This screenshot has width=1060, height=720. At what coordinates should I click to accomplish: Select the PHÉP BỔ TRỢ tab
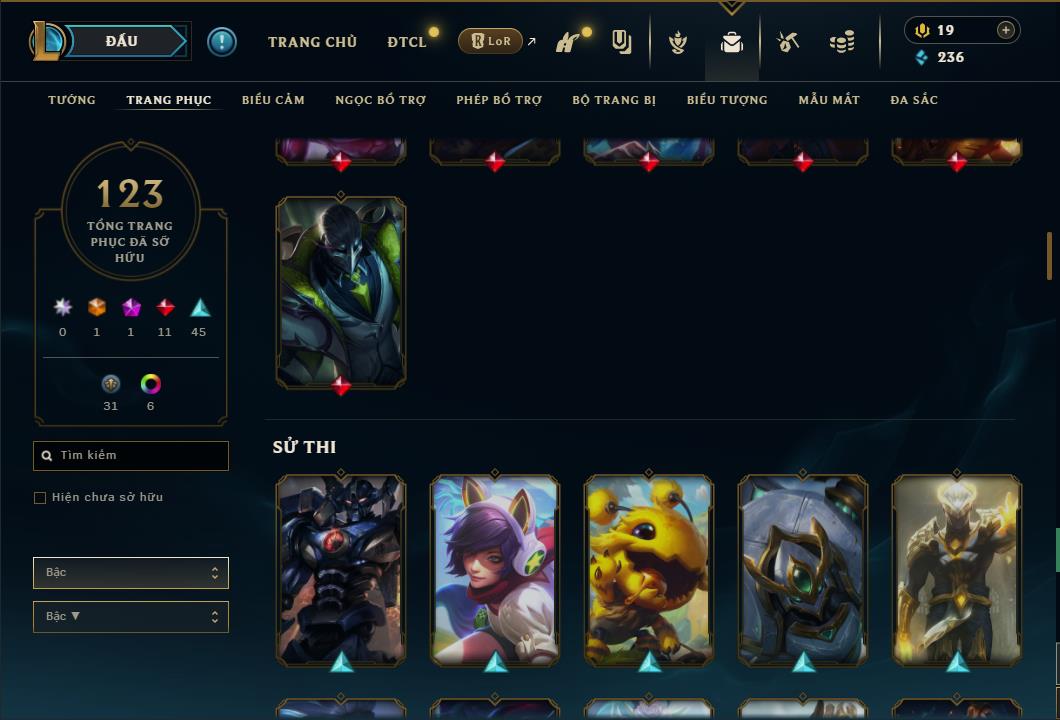499,100
